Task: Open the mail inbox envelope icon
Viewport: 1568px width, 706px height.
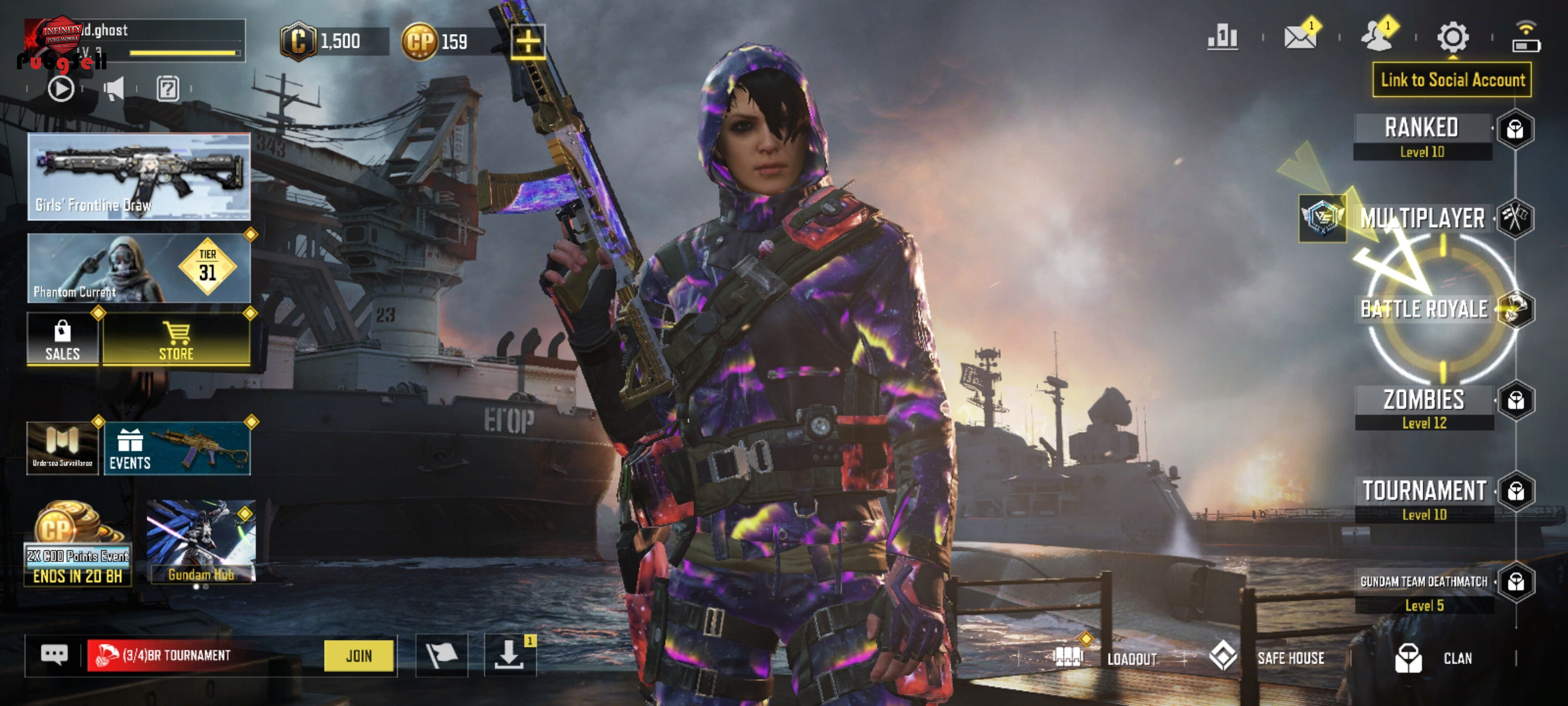Action: (1300, 37)
